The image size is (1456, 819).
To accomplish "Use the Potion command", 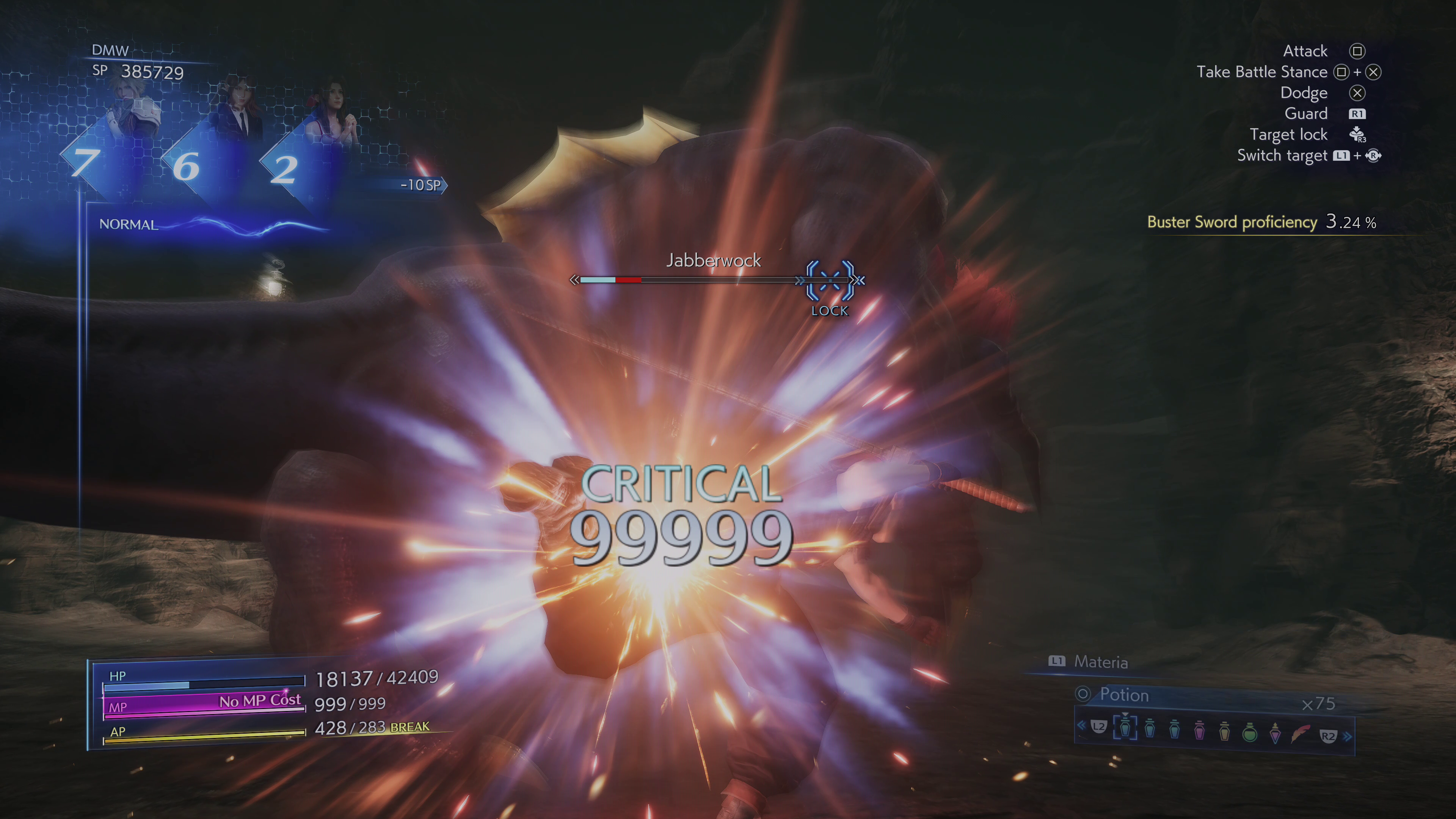I will pos(1123,695).
